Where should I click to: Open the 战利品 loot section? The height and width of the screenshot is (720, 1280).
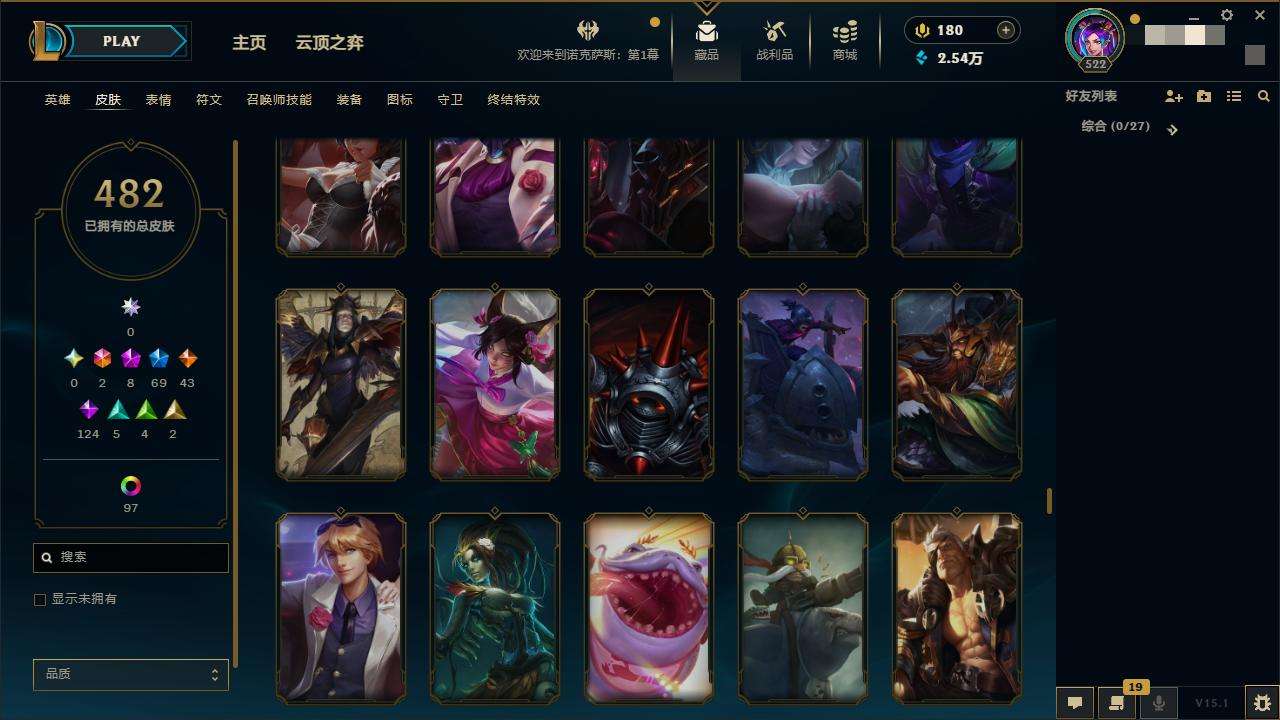pyautogui.click(x=774, y=40)
